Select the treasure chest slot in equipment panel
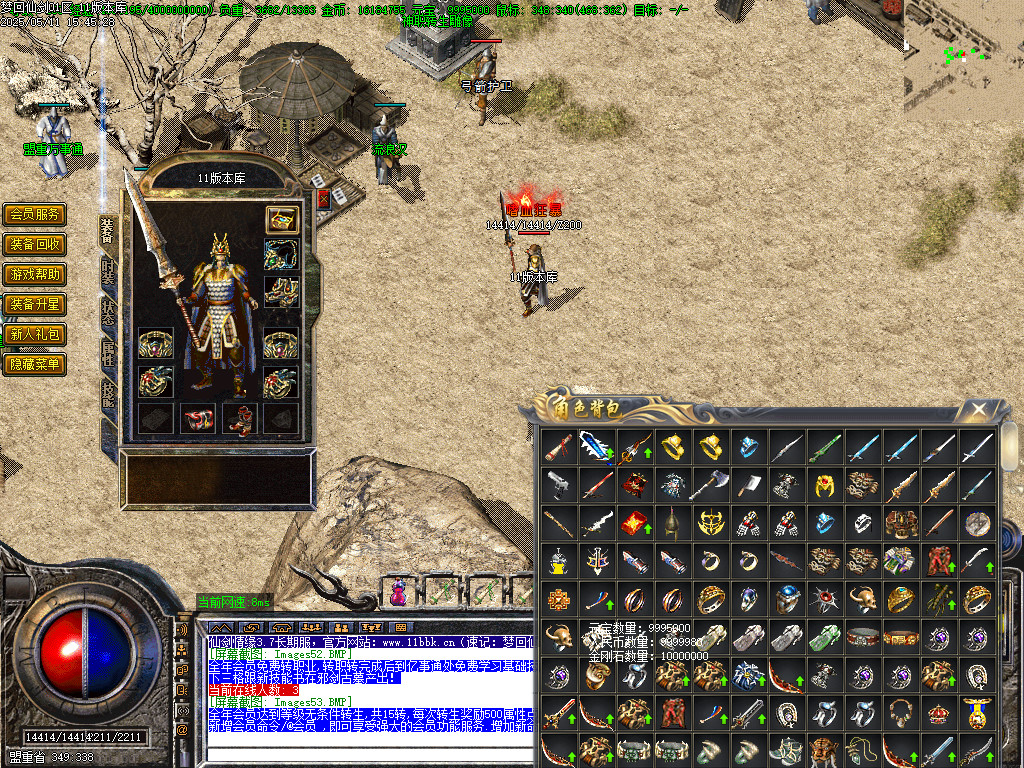 point(281,219)
